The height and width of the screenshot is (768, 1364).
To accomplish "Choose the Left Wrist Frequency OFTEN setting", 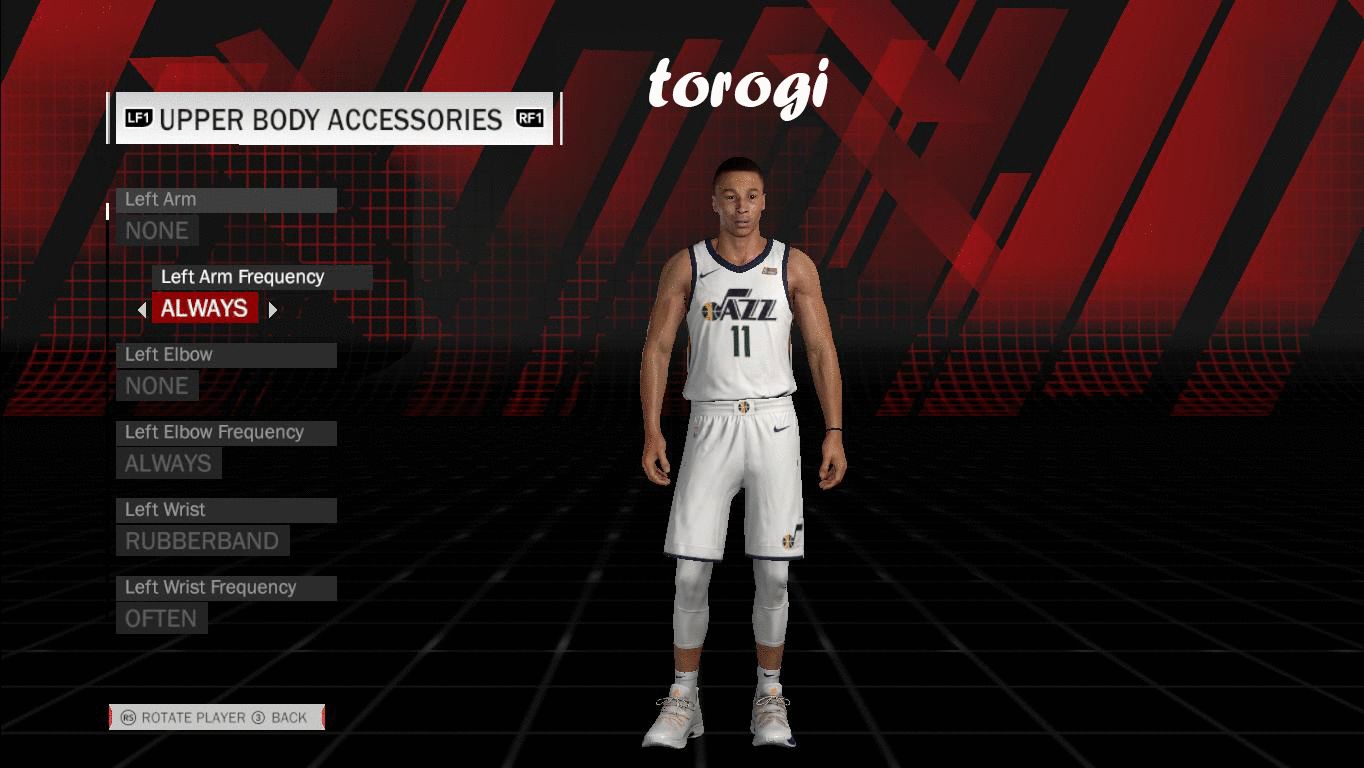I will pyautogui.click(x=161, y=619).
